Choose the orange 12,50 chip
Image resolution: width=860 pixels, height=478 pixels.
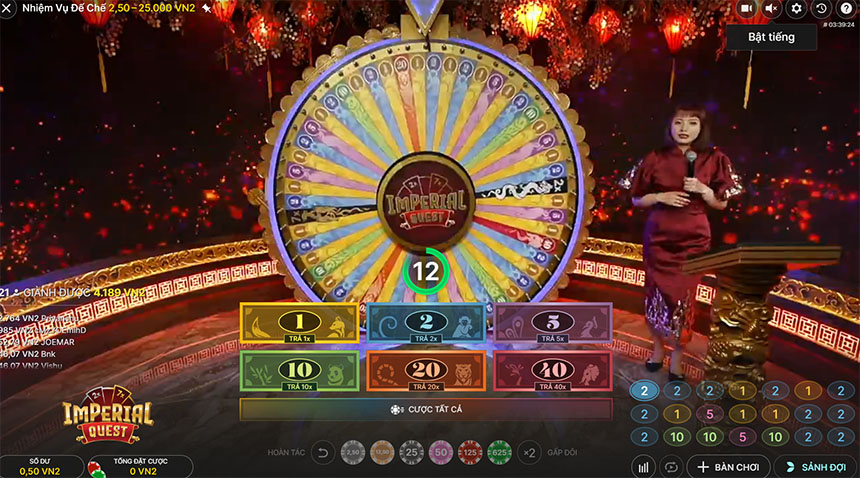pyautogui.click(x=382, y=453)
